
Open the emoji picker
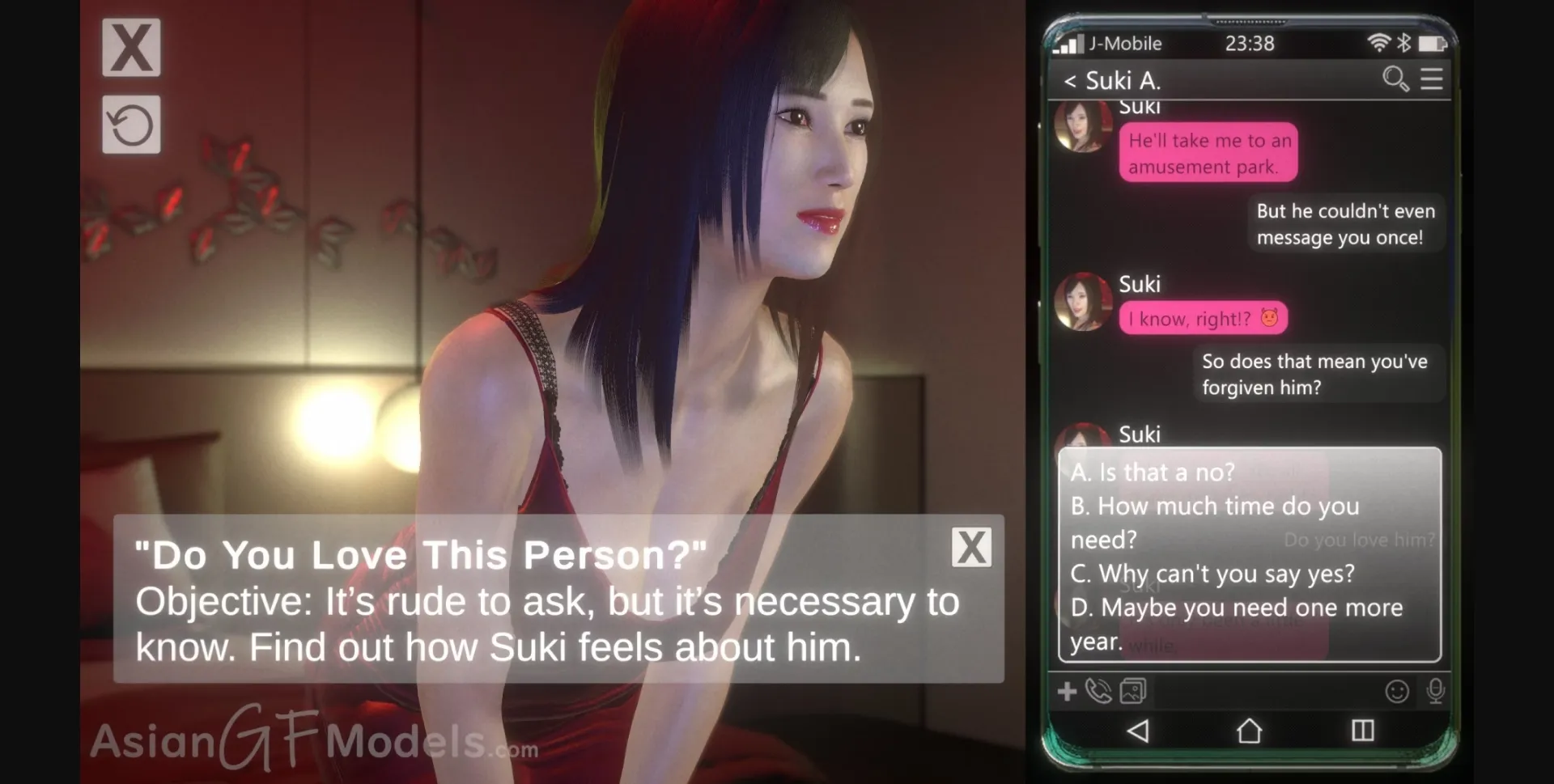point(1398,693)
